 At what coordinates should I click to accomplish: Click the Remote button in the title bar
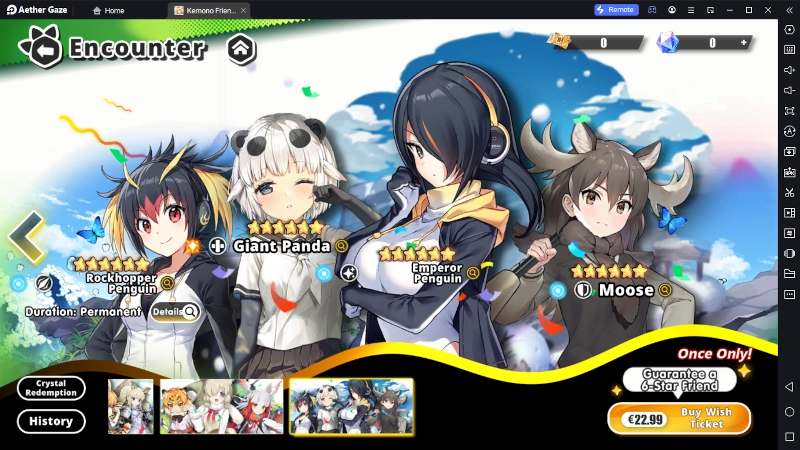pos(615,10)
